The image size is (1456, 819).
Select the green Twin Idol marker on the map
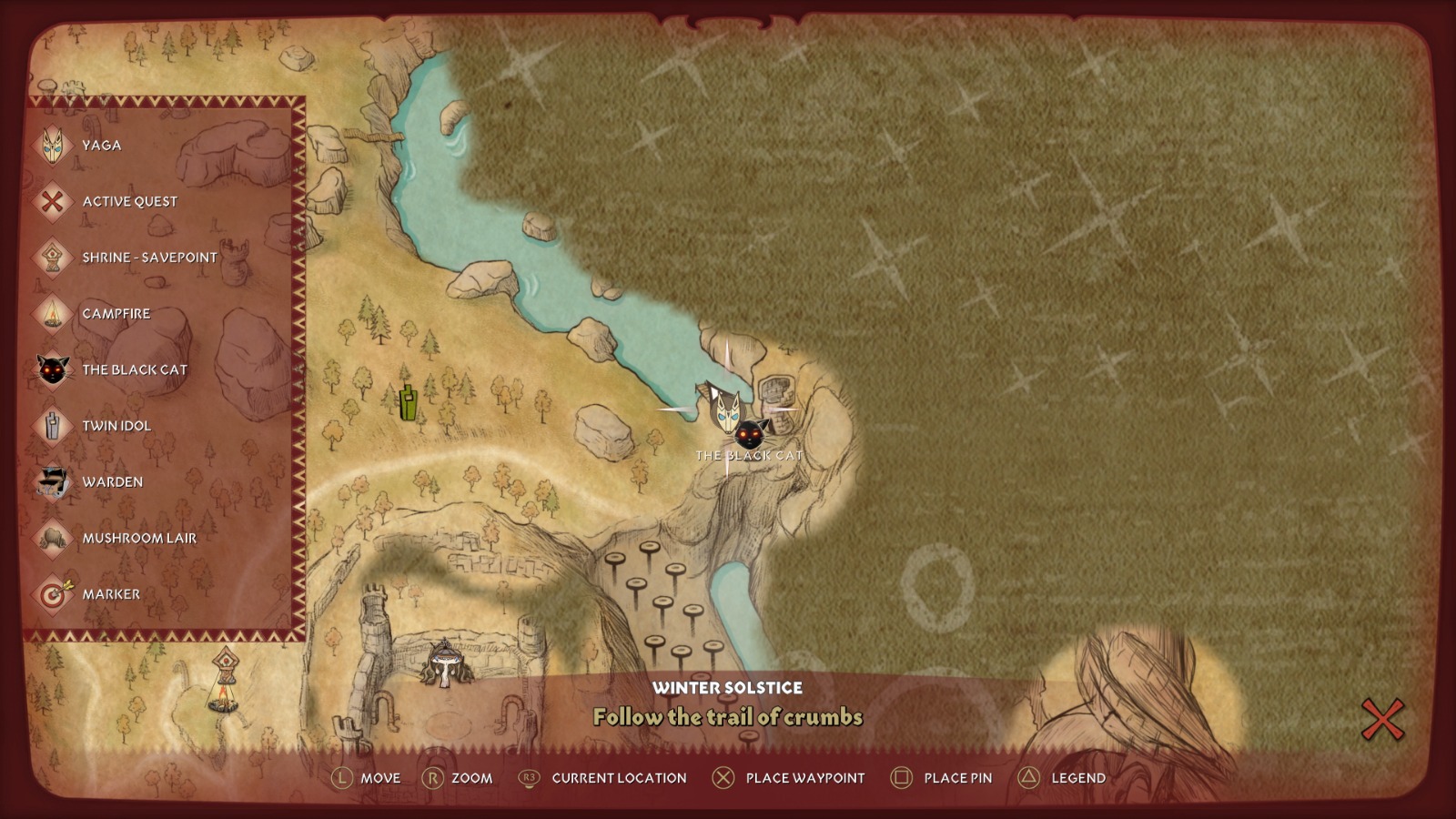click(x=408, y=400)
